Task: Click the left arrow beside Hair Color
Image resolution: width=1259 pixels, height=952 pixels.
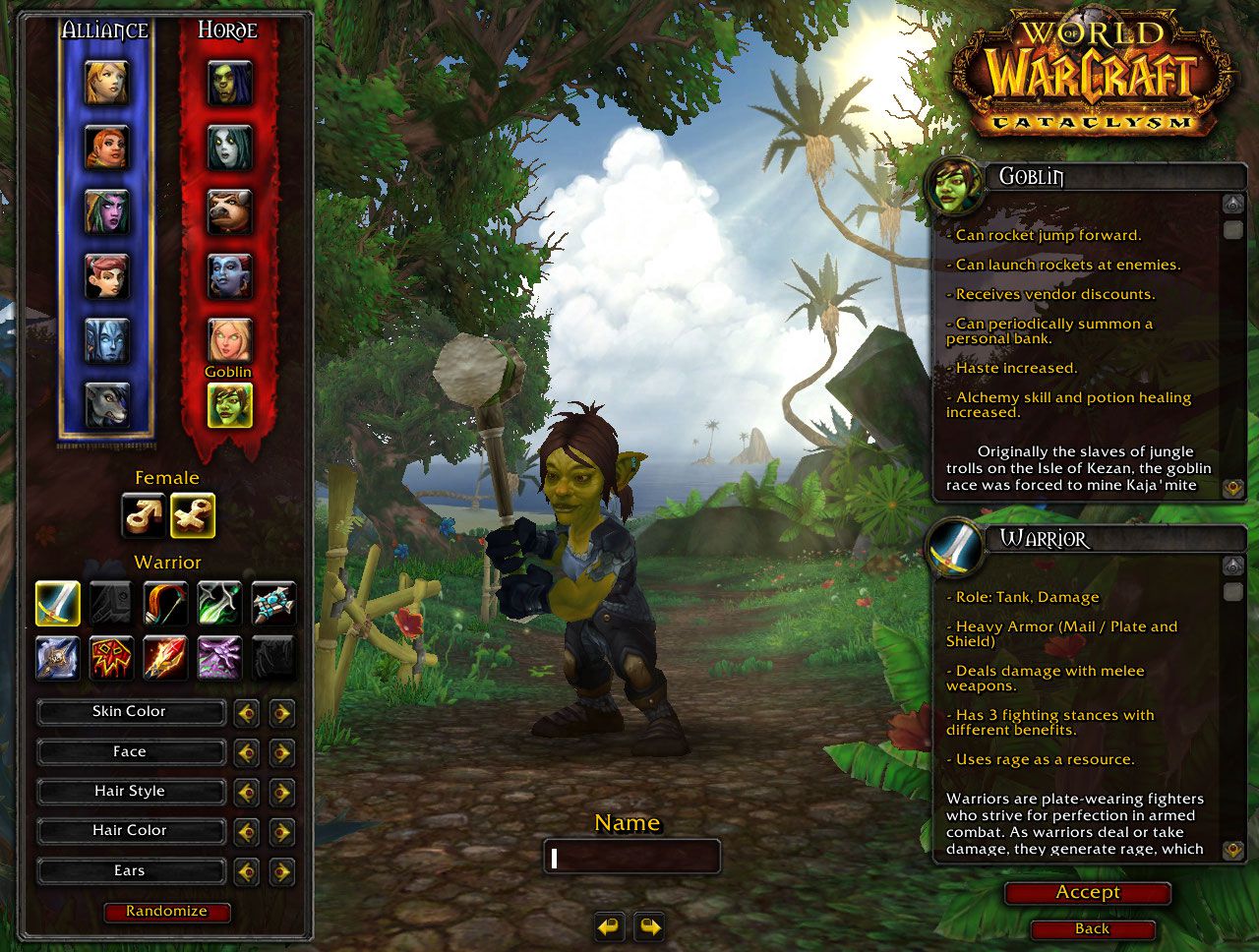Action: pyautogui.click(x=247, y=831)
